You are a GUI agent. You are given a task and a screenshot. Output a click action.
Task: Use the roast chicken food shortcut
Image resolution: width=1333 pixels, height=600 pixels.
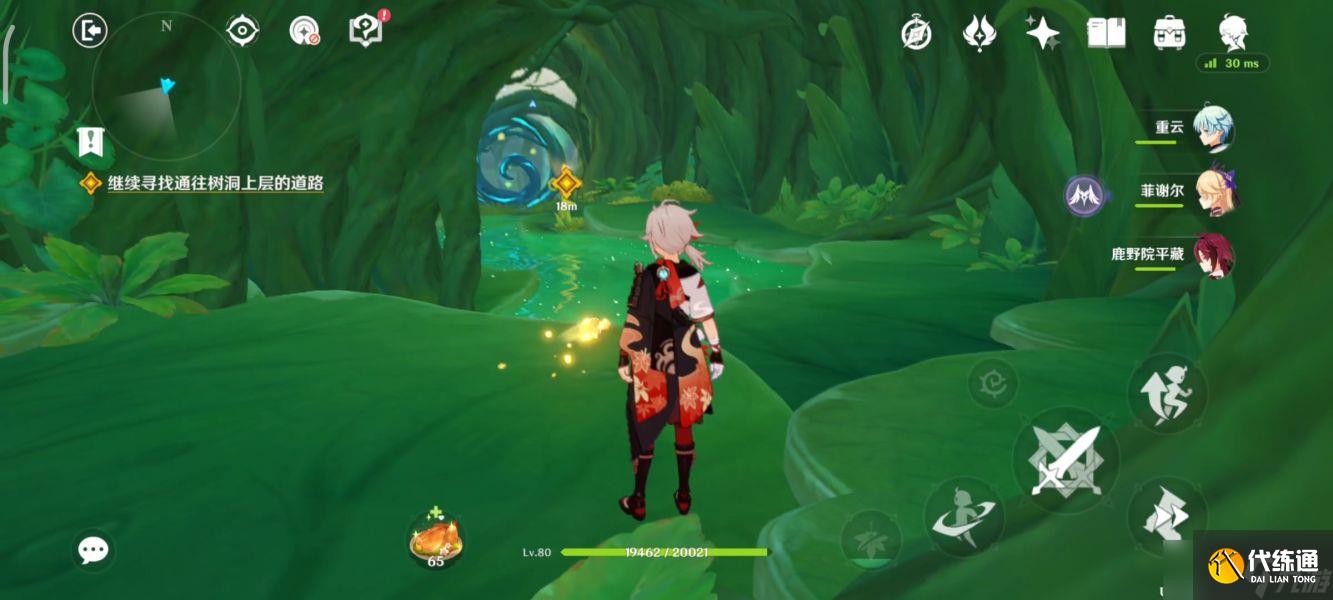[x=436, y=541]
